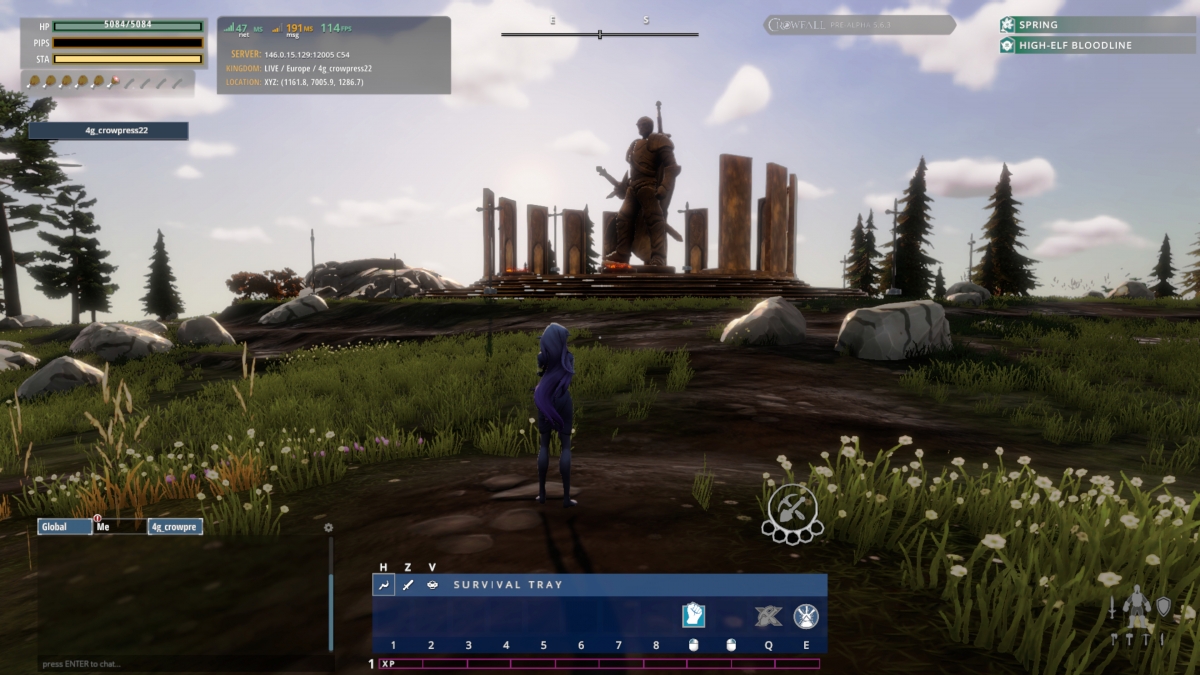Open the armor durability figure
Image resolution: width=1200 pixels, height=675 pixels.
(x=1136, y=612)
